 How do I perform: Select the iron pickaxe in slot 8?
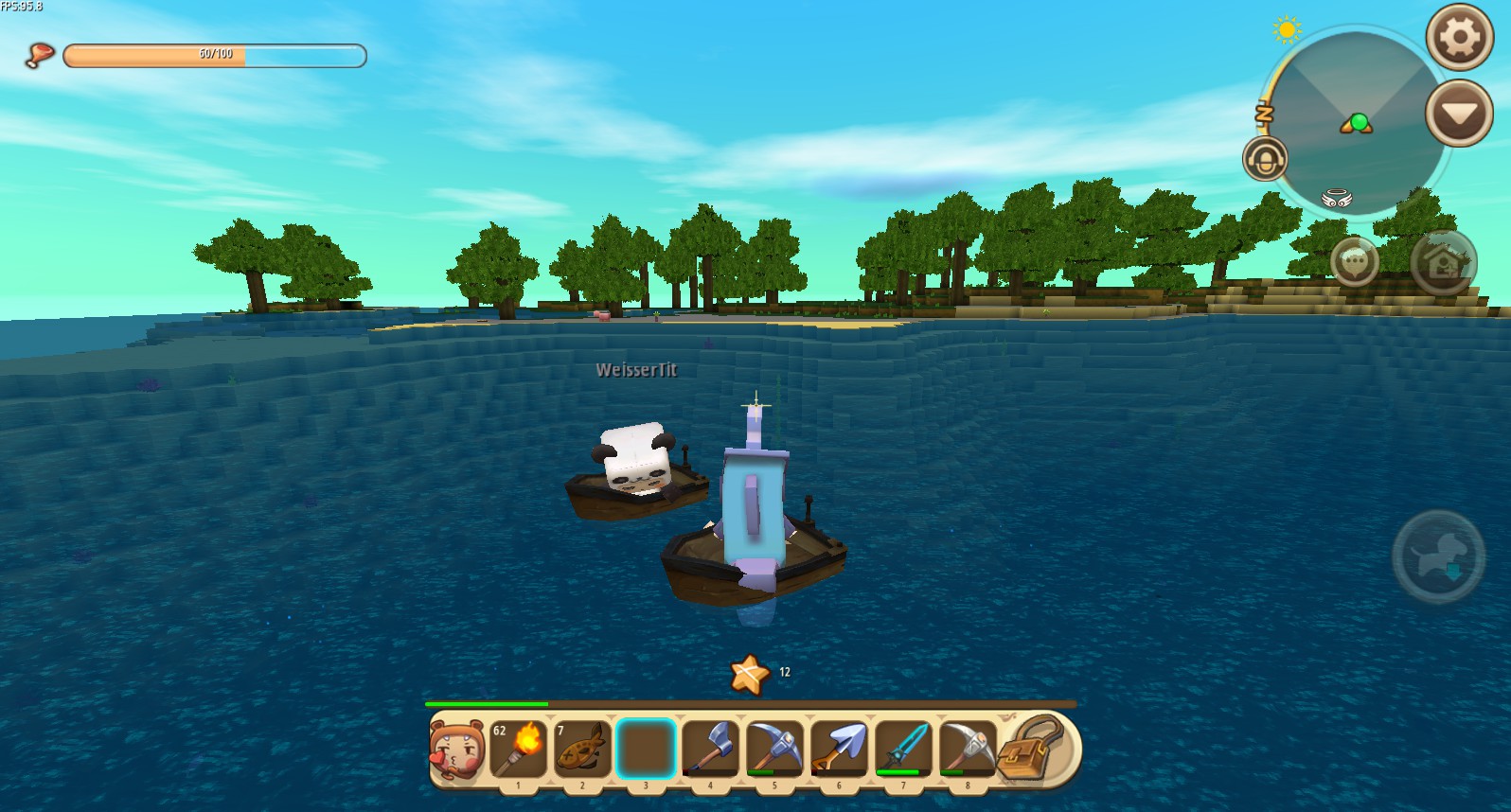(x=967, y=749)
